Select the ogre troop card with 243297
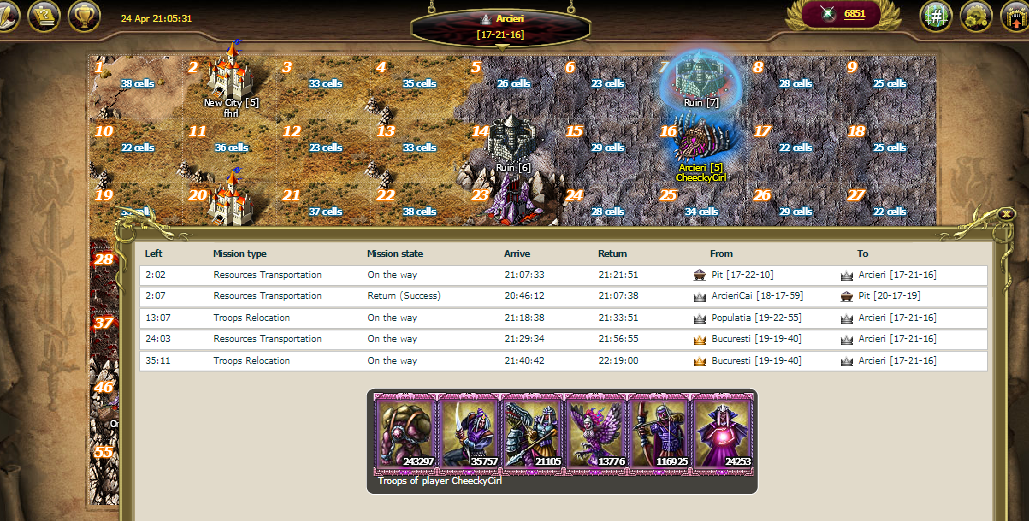 (x=404, y=432)
